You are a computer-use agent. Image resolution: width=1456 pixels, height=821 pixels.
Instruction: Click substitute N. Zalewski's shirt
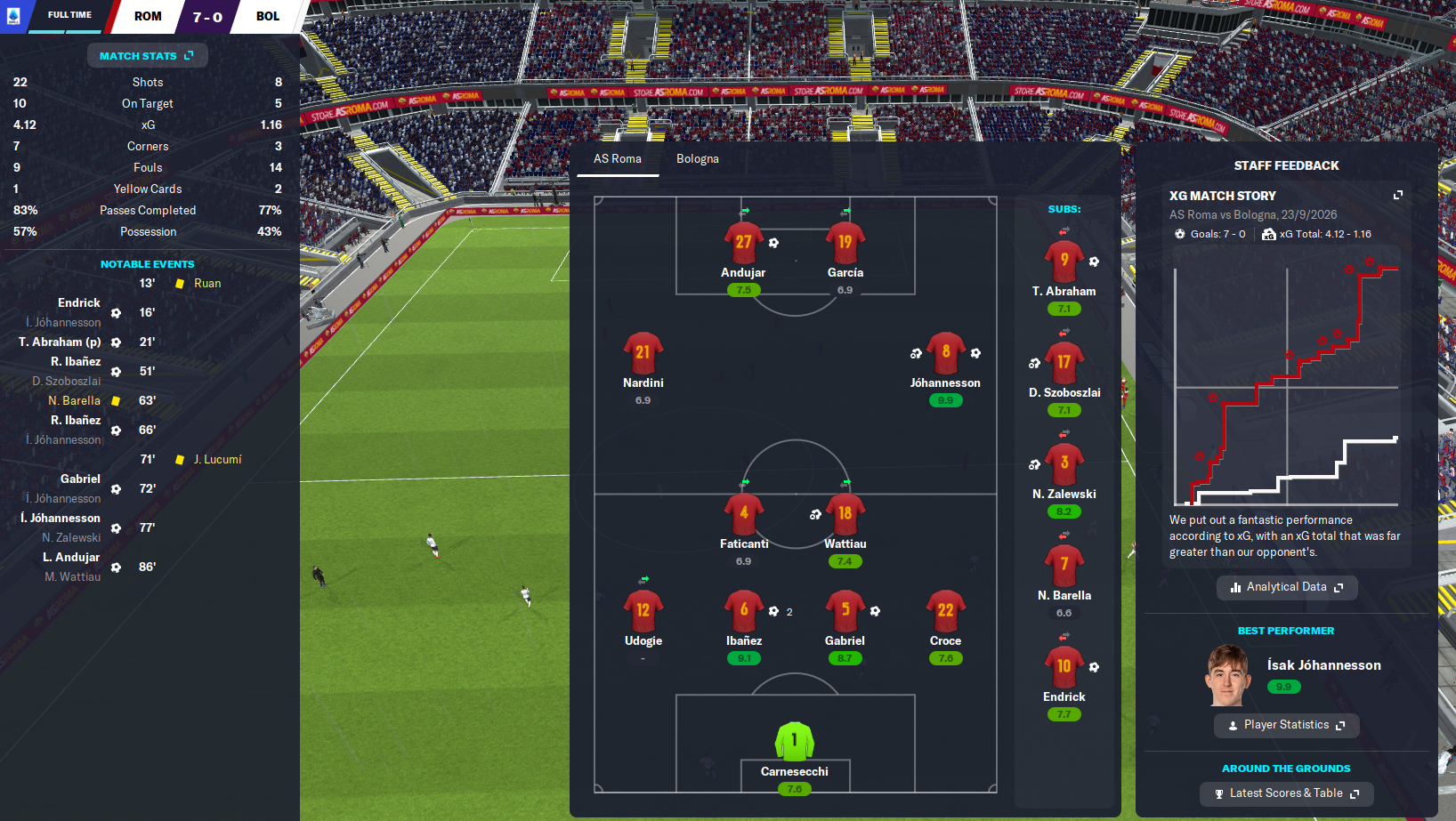(1064, 464)
